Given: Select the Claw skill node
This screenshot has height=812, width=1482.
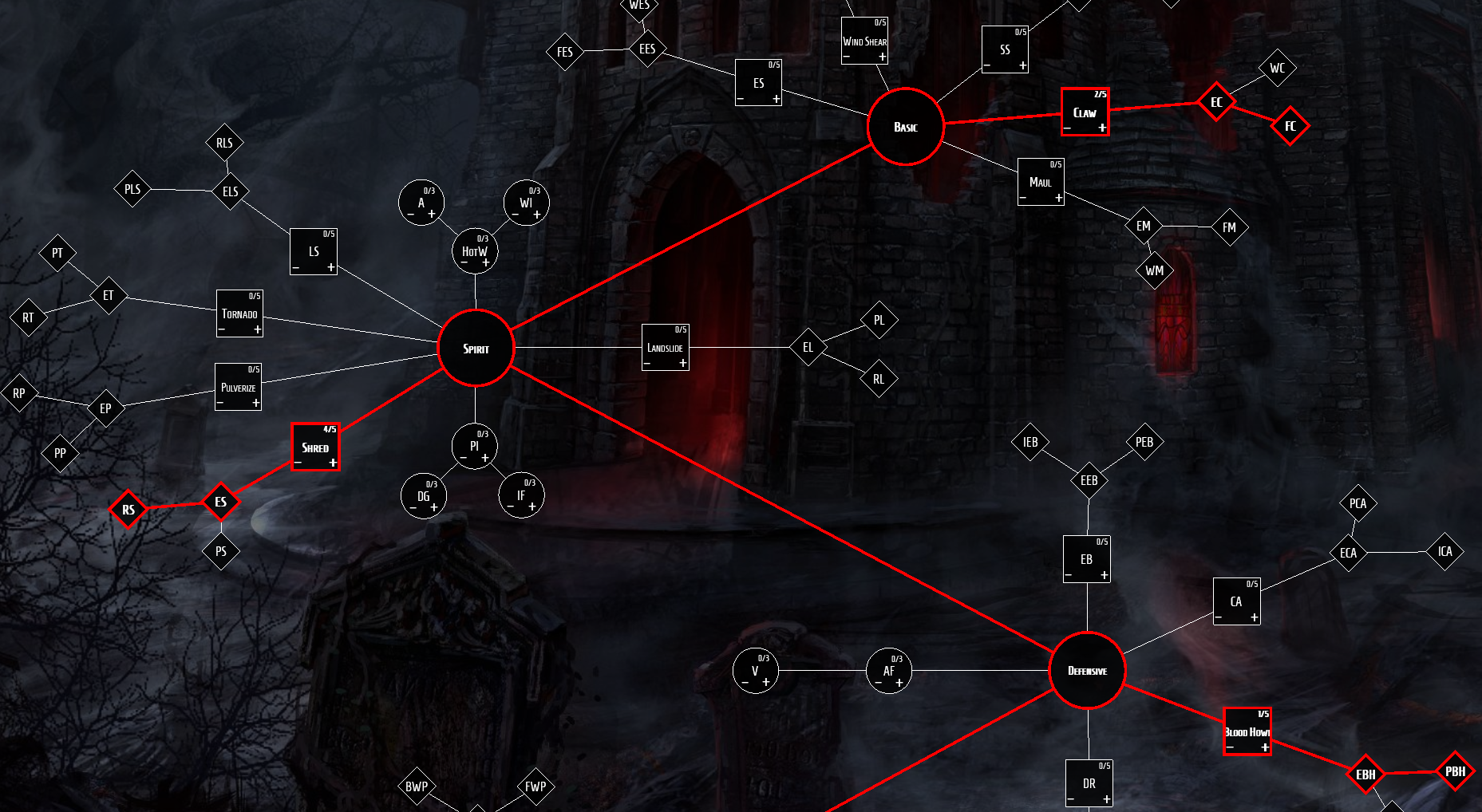Looking at the screenshot, I should point(1085,112).
